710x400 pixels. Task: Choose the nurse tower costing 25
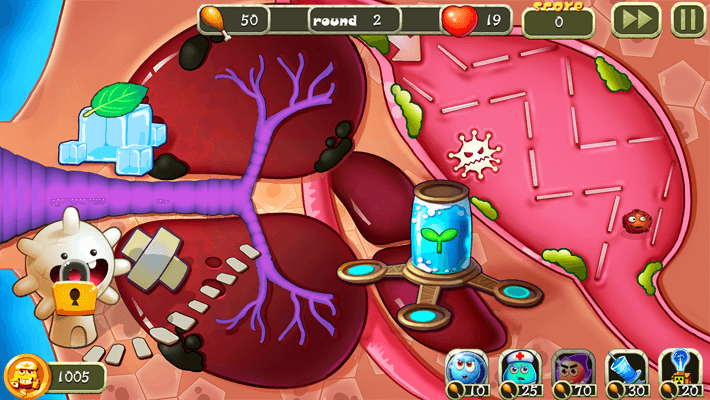519,370
